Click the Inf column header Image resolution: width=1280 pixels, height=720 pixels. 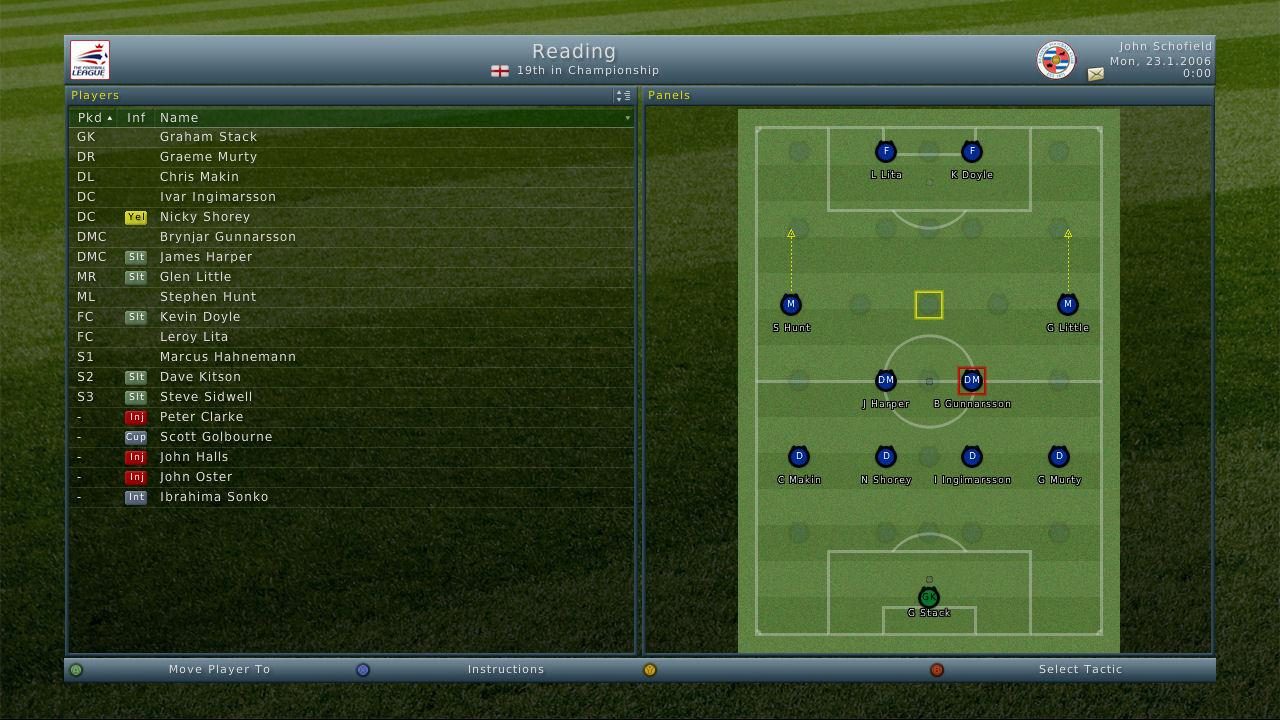(136, 118)
